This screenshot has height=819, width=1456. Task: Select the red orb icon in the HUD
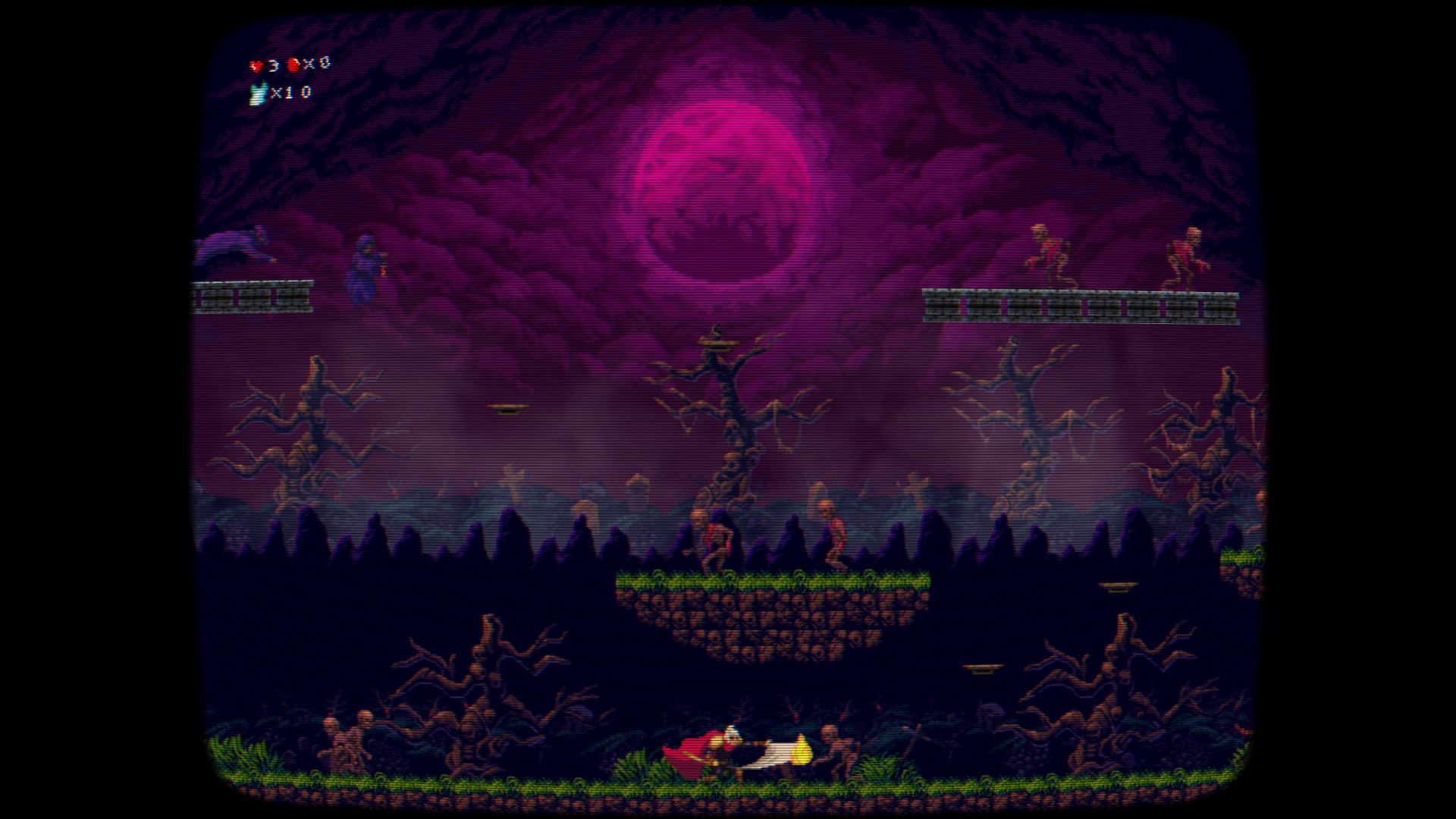pos(292,64)
